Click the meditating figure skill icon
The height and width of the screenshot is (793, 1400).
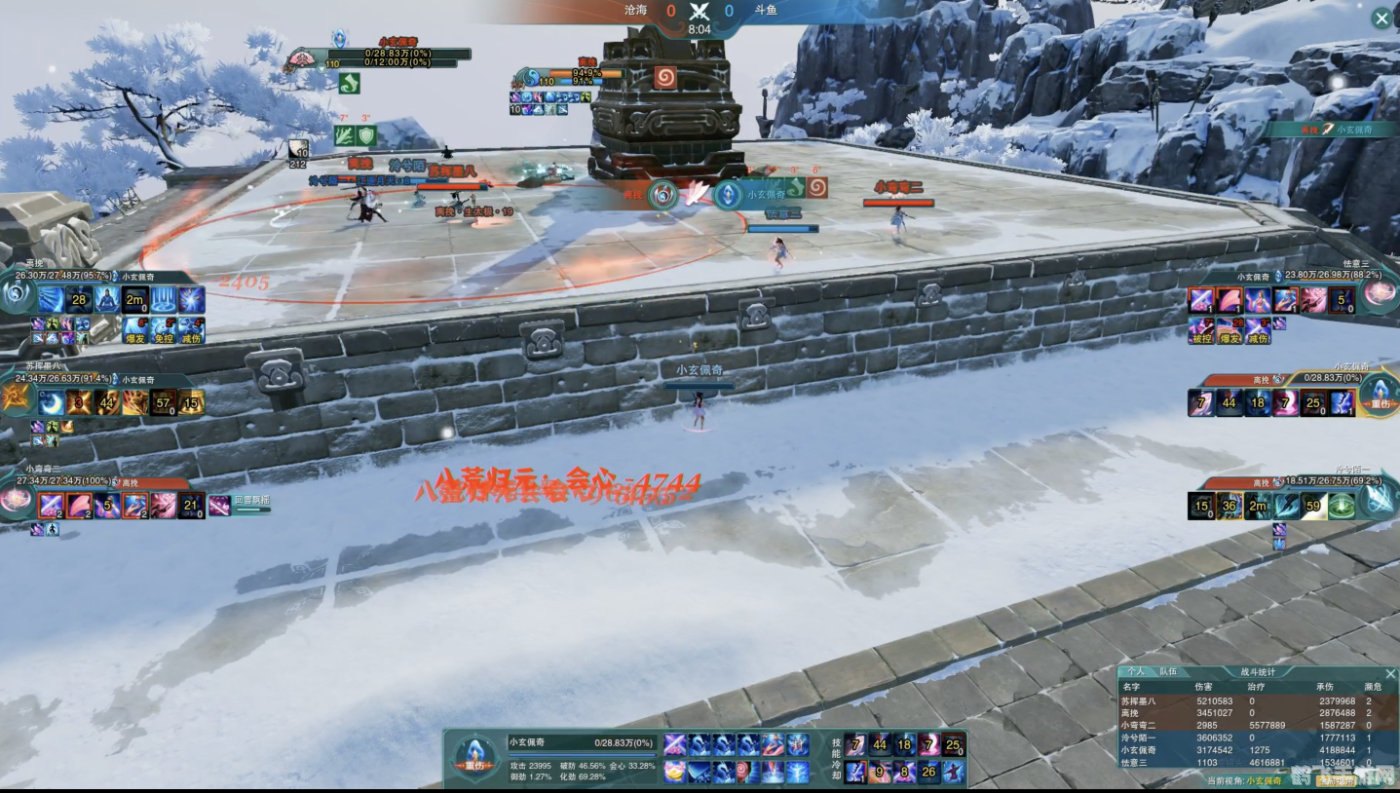pyautogui.click(x=107, y=300)
